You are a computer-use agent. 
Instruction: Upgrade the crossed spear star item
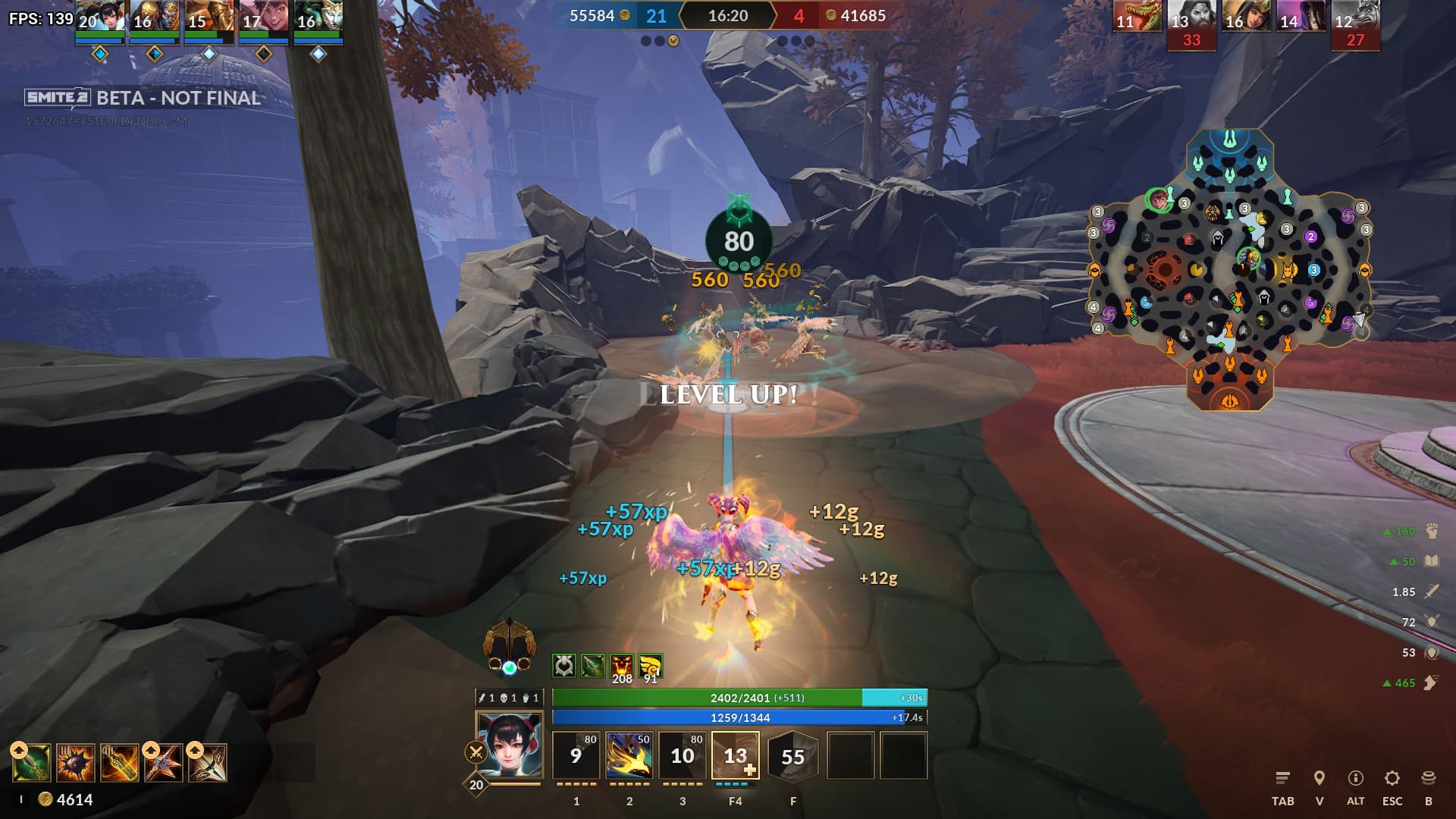[x=151, y=751]
